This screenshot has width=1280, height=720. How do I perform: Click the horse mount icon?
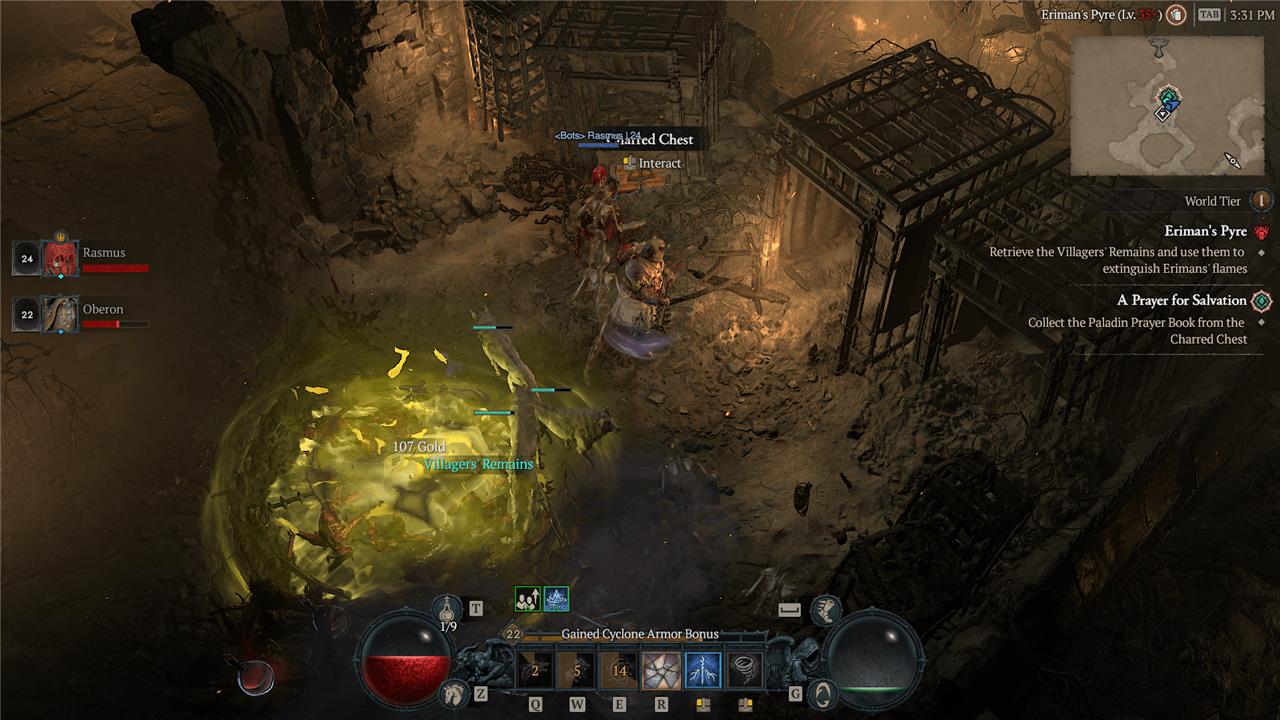click(454, 692)
